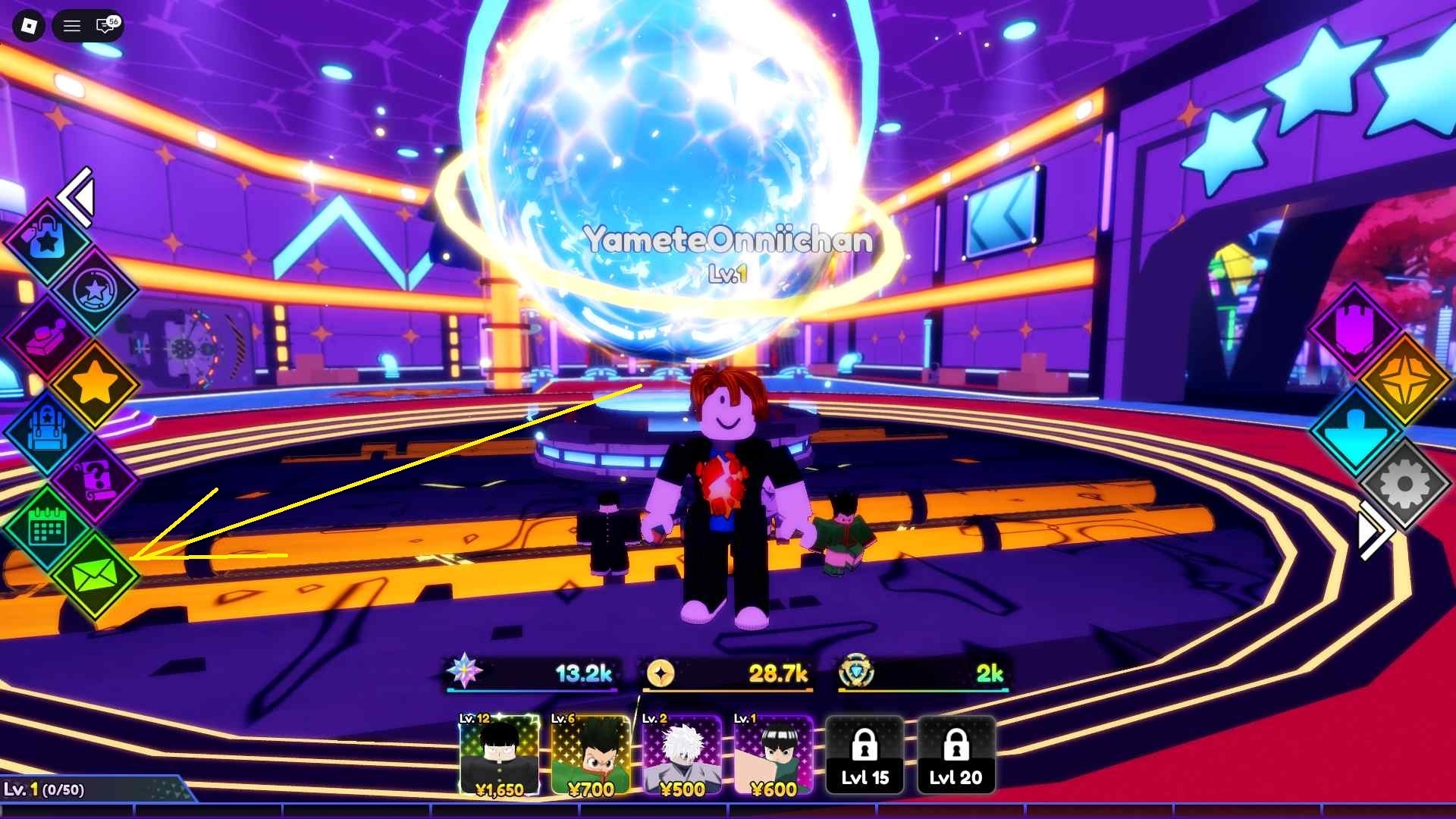Collapse the left sidebar with the white arrow
Viewport: 1456px width, 819px height.
(x=76, y=197)
